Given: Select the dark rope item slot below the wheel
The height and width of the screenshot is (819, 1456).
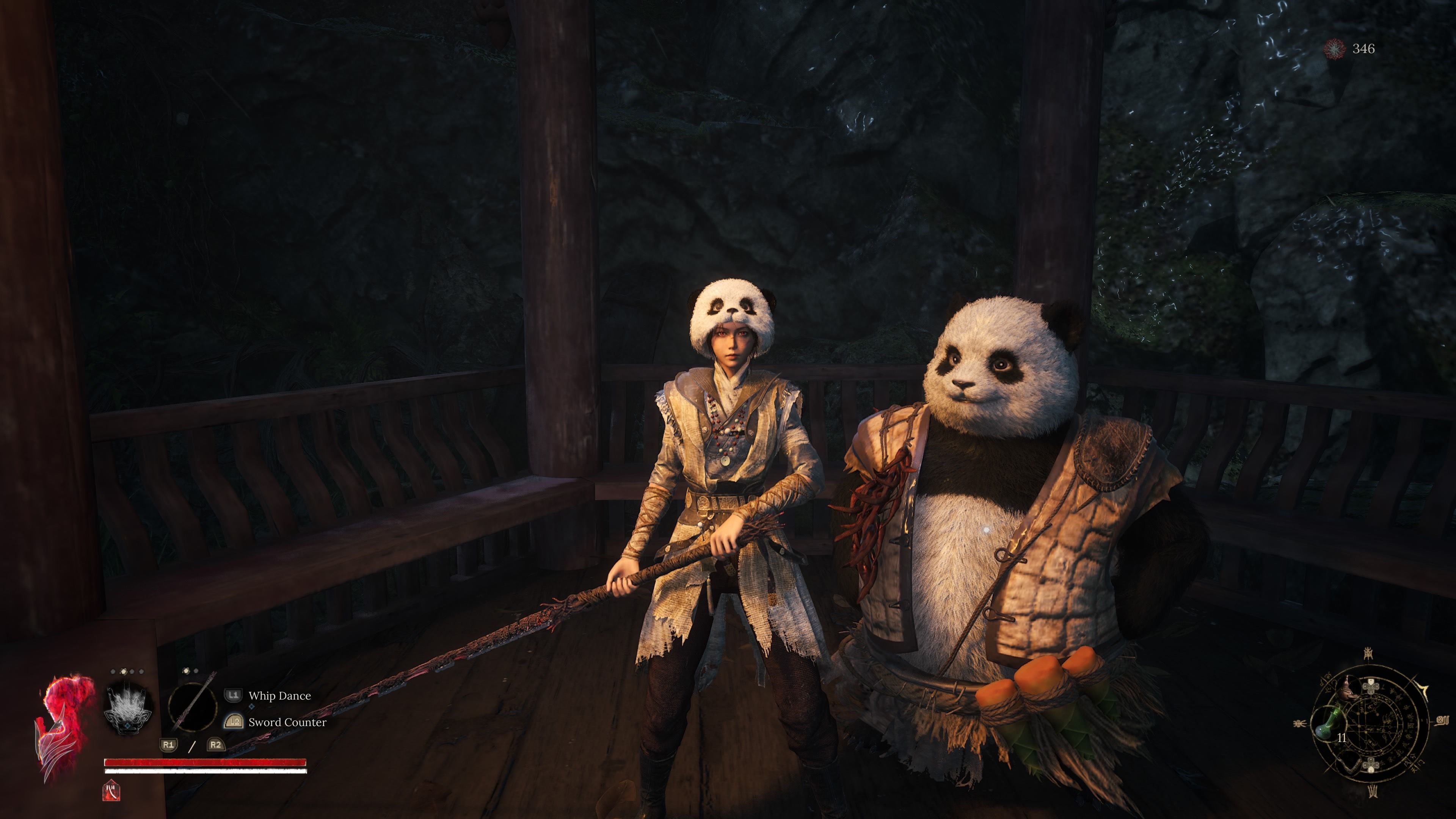Looking at the screenshot, I should point(1350,764).
